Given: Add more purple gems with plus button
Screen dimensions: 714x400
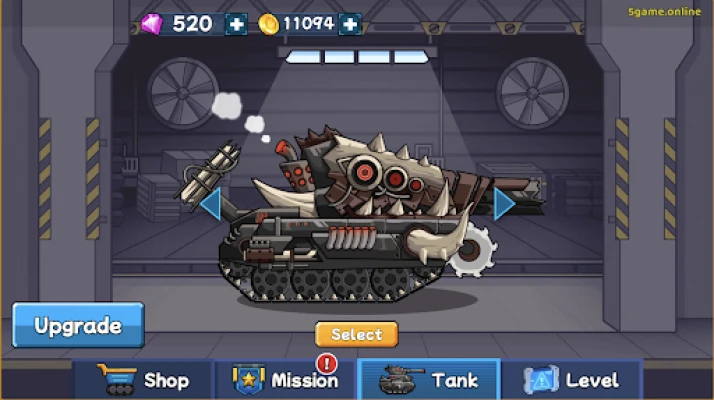Looking at the screenshot, I should (x=236, y=24).
